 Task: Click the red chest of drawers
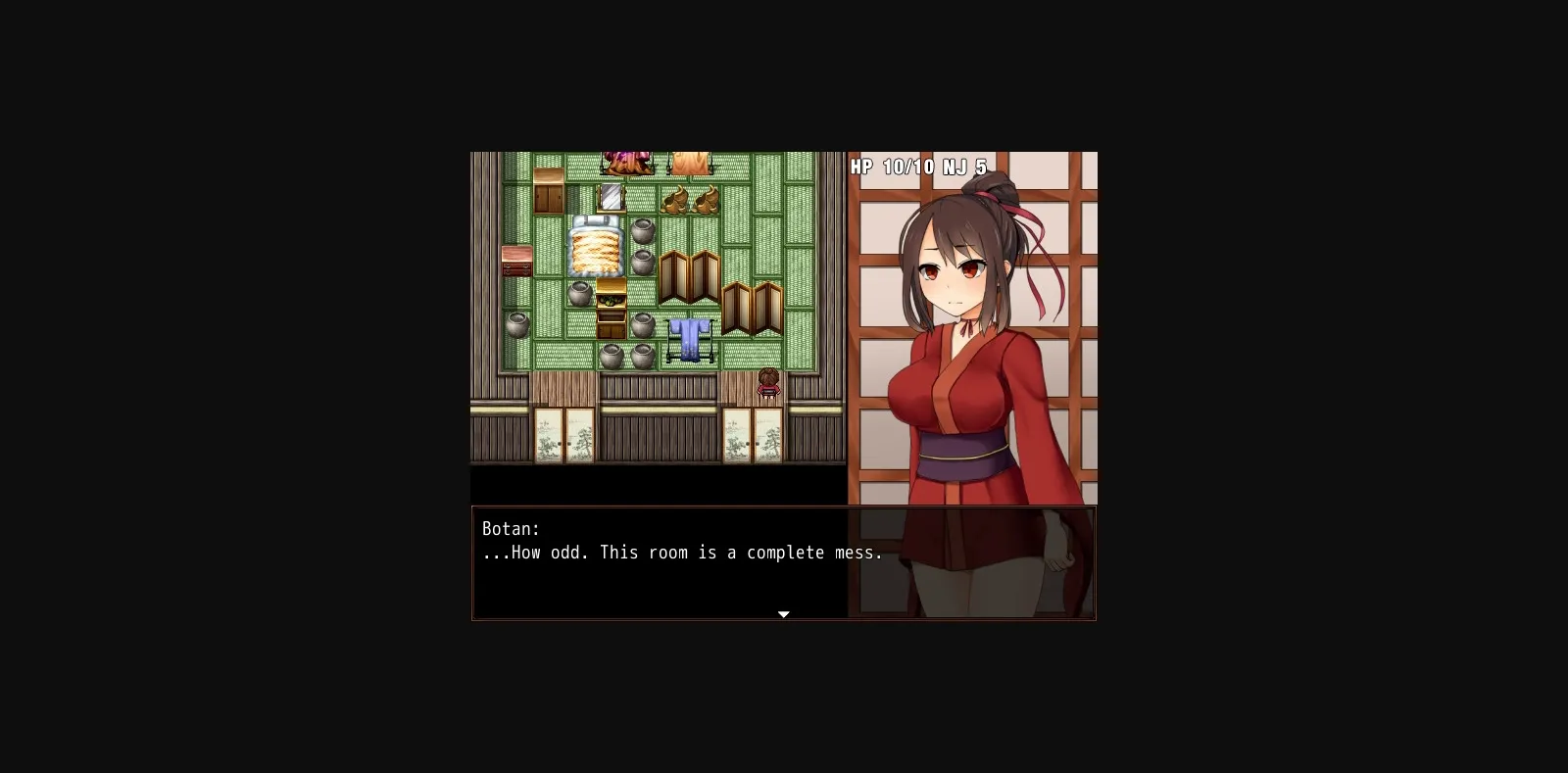[516, 262]
